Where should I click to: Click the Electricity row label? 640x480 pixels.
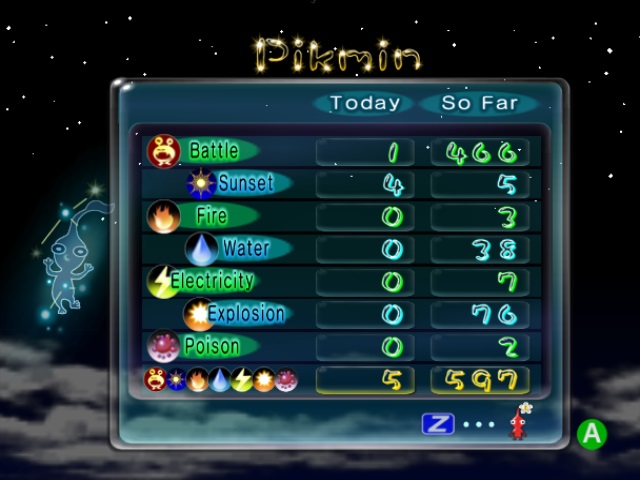[211, 281]
